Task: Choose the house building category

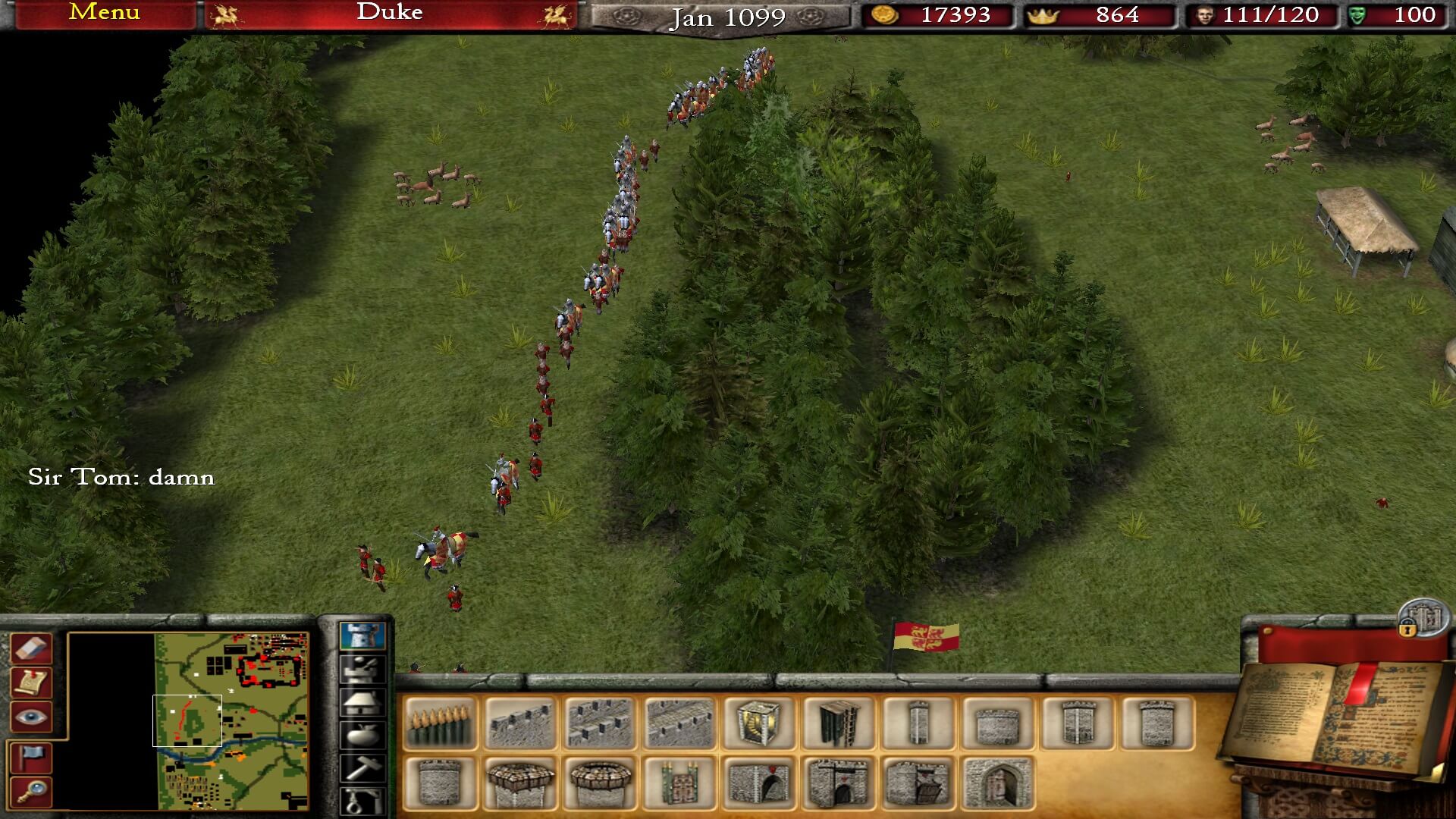Action: 362,701
